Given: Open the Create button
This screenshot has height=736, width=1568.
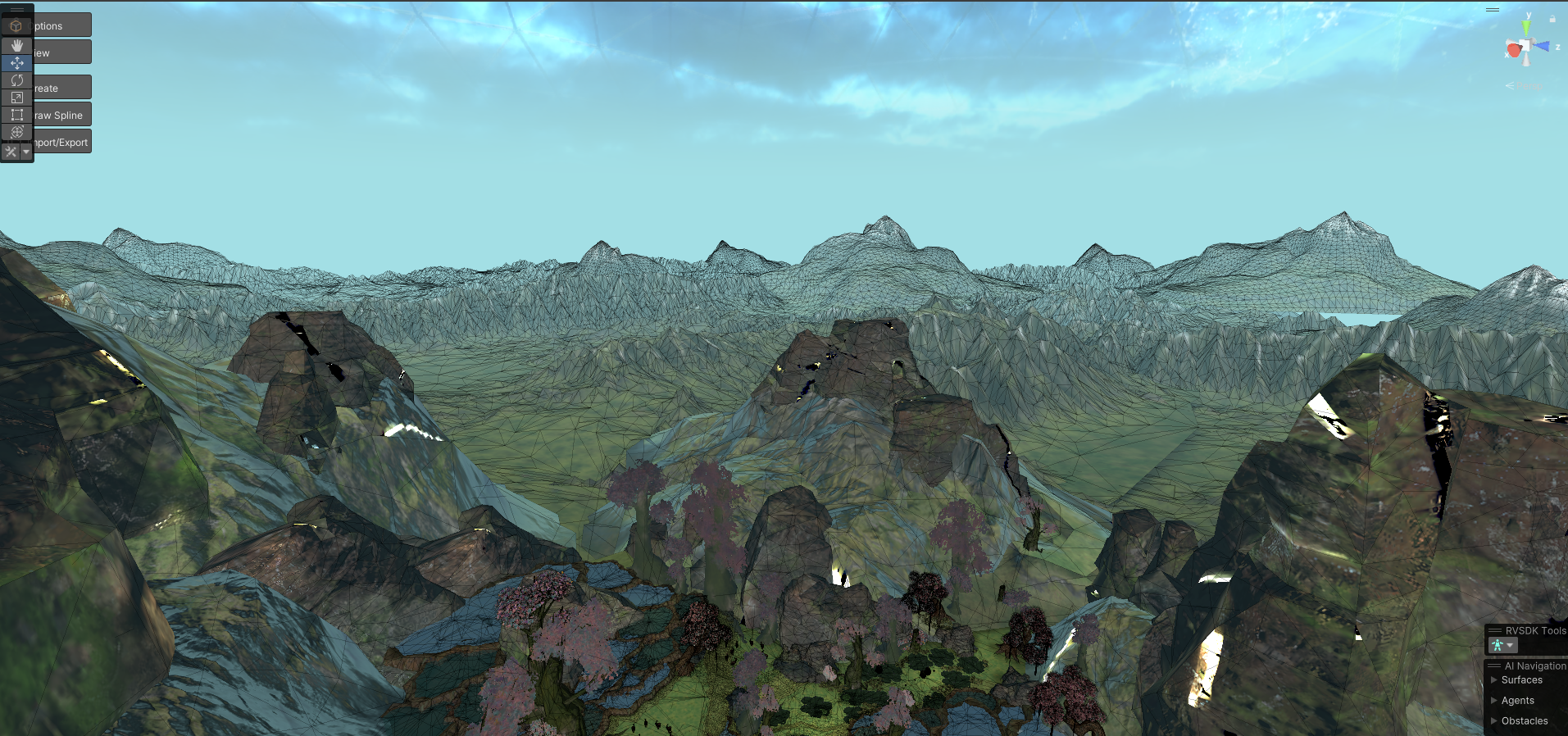Looking at the screenshot, I should click(x=61, y=88).
